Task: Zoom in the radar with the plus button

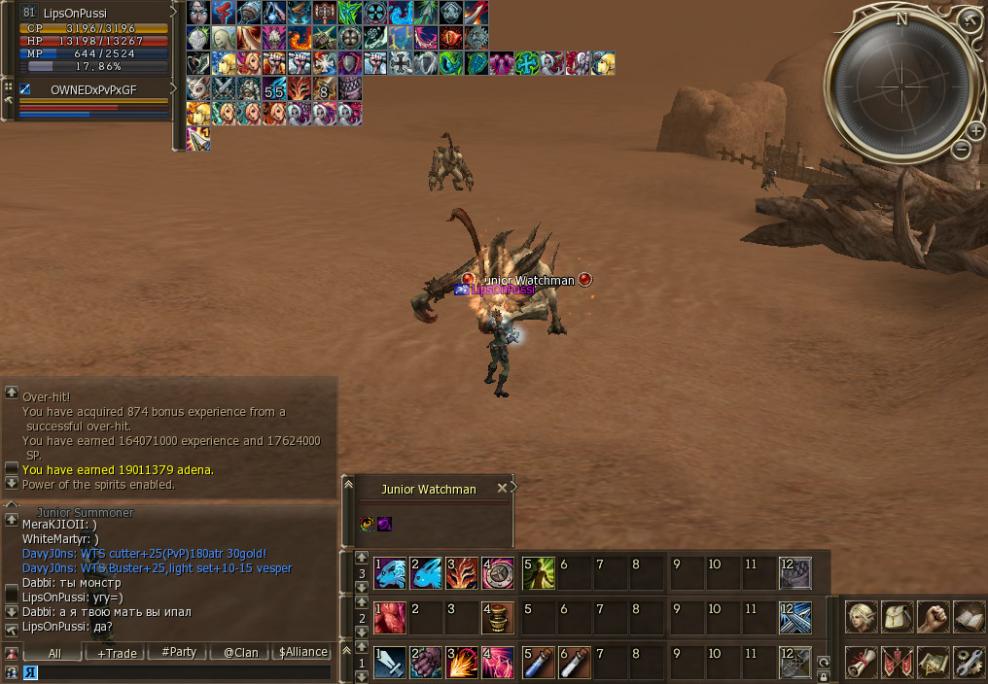Action: (974, 131)
